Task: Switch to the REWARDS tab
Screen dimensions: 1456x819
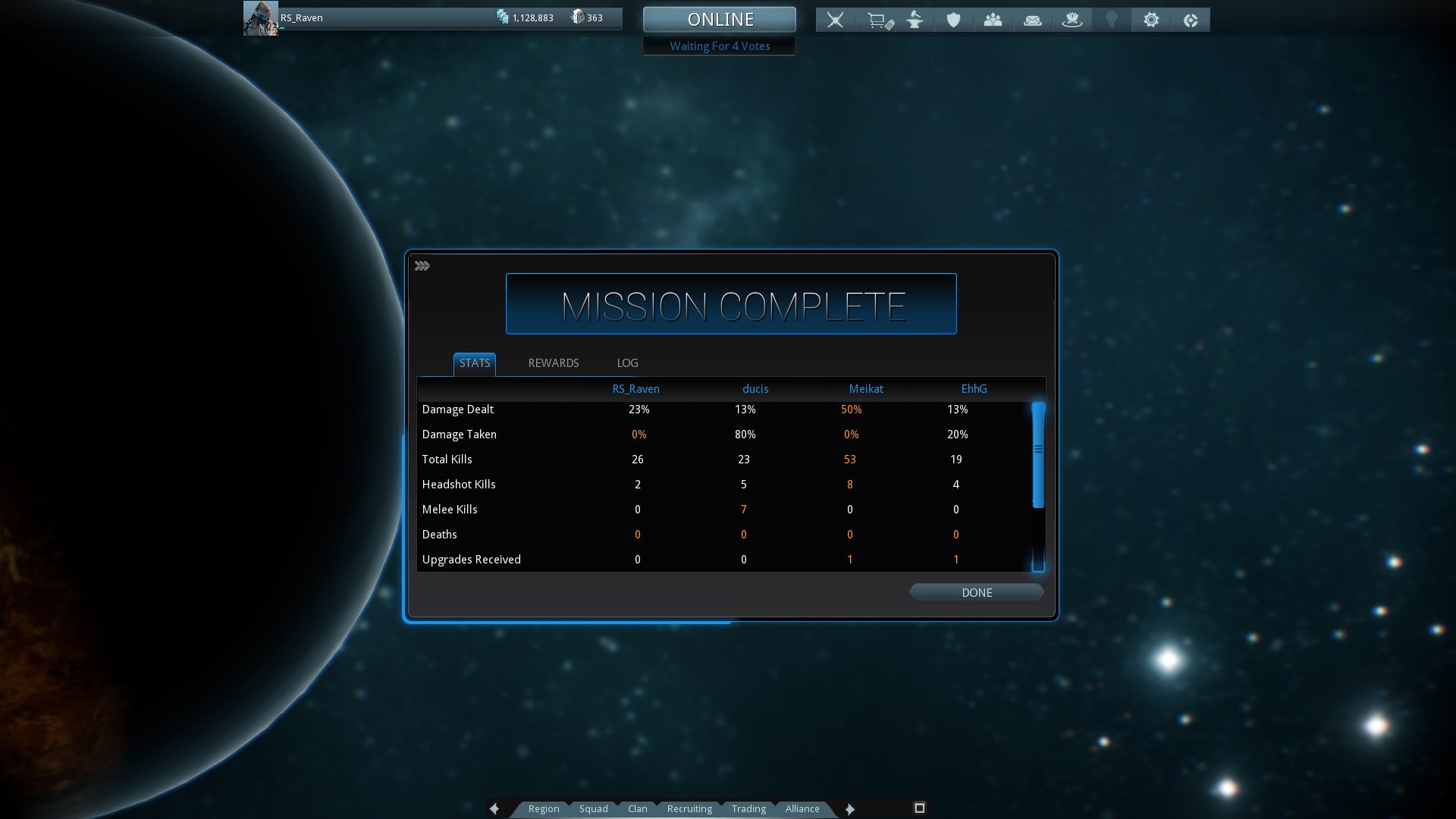Action: point(553,363)
